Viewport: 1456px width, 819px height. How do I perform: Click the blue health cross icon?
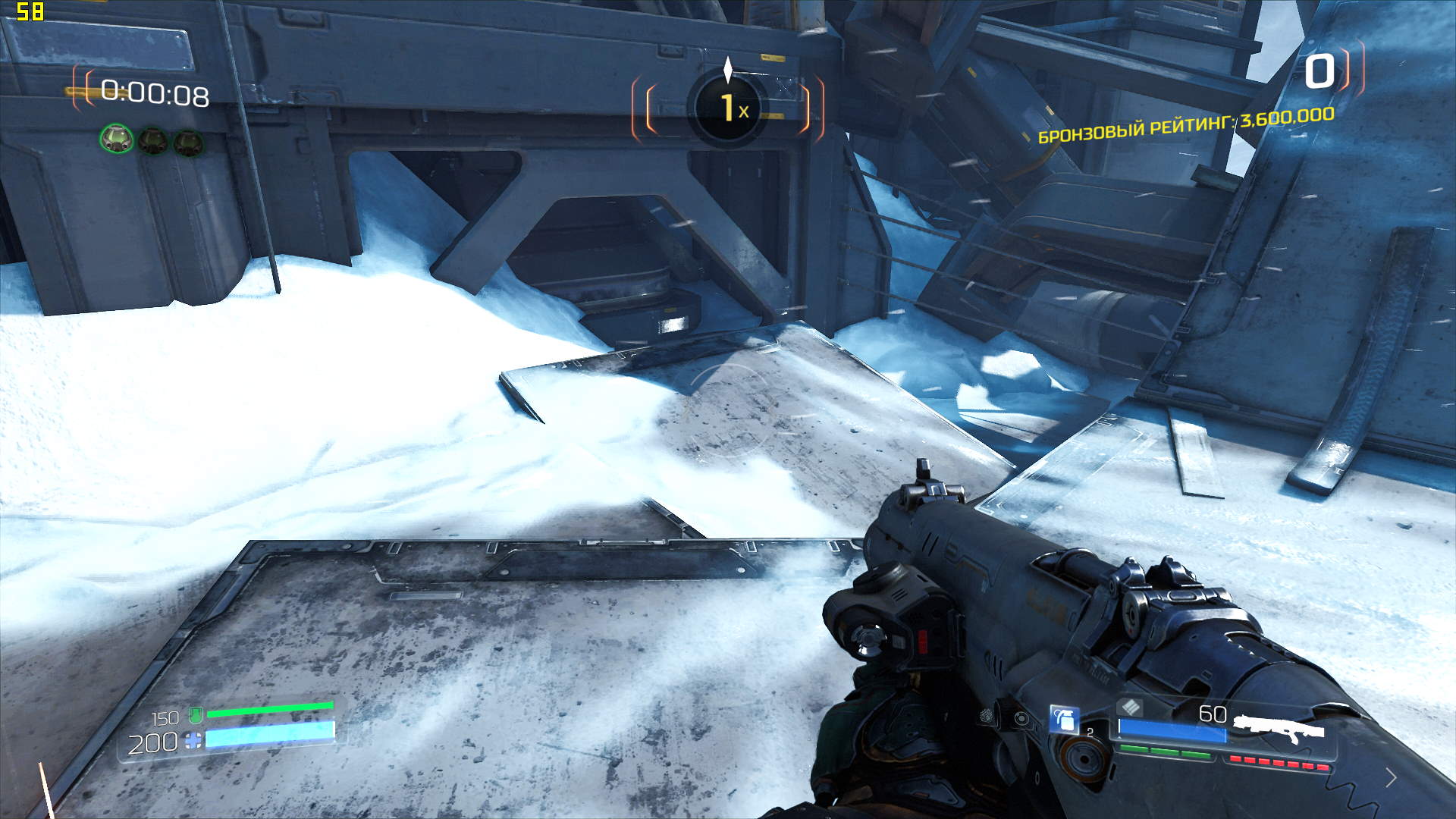[x=193, y=740]
